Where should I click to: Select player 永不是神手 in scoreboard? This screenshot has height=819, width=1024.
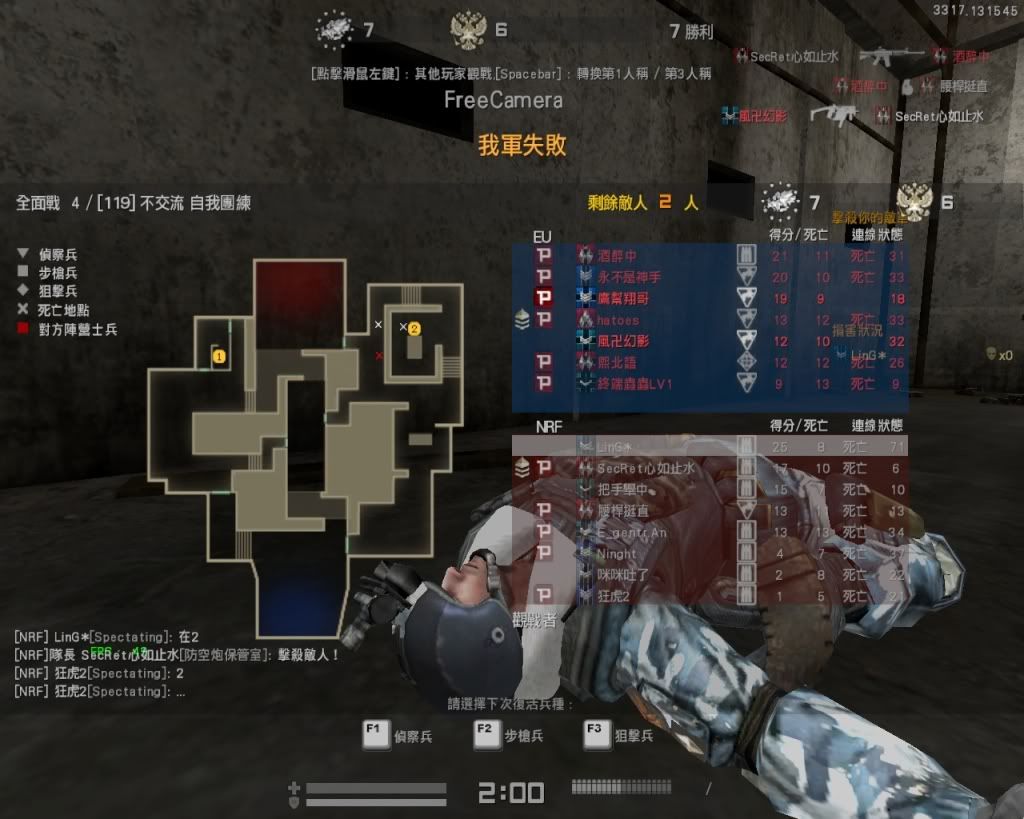pyautogui.click(x=629, y=277)
